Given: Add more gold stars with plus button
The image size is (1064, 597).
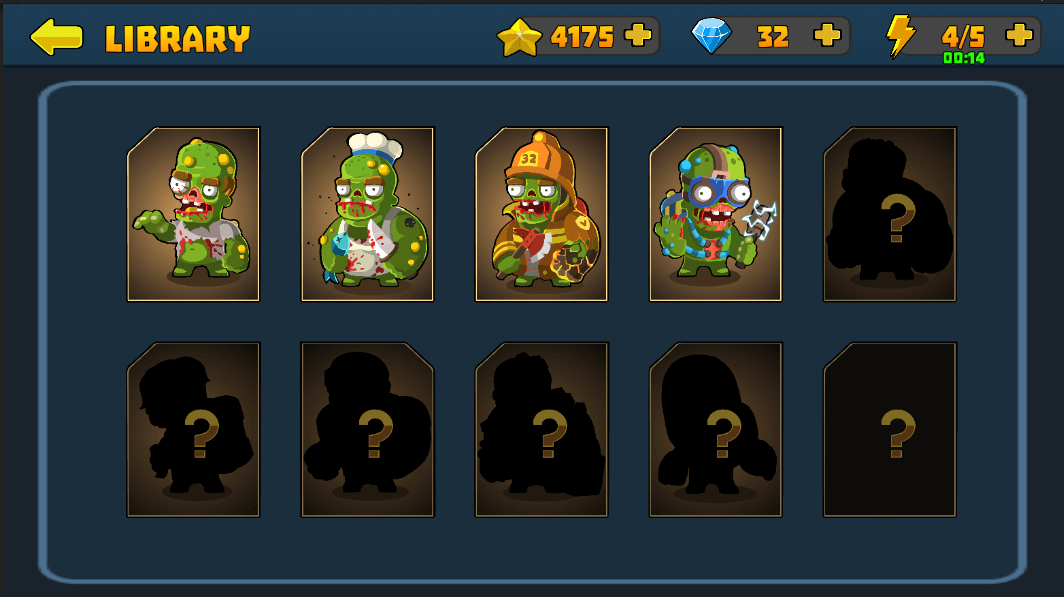Looking at the screenshot, I should (x=637, y=36).
